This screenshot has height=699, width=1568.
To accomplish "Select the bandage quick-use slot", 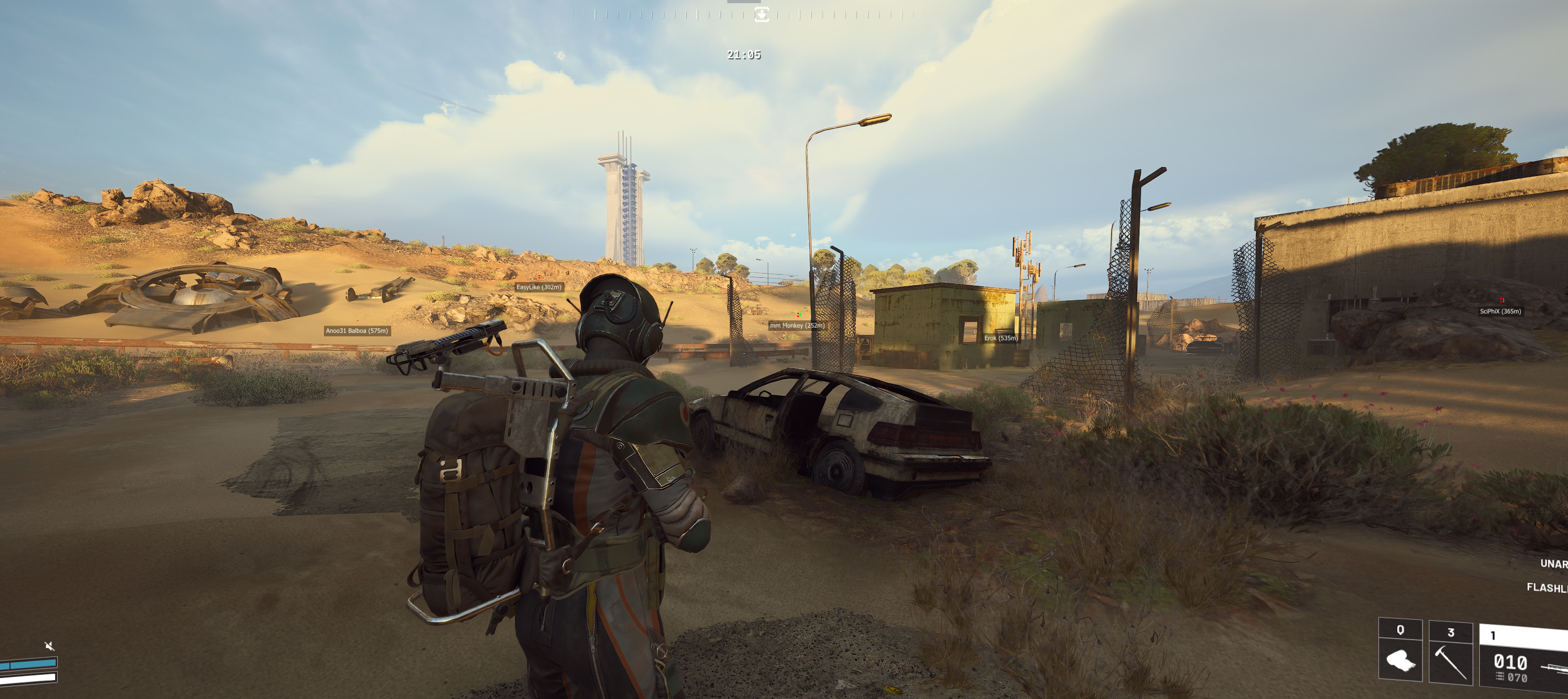I will (x=1400, y=650).
